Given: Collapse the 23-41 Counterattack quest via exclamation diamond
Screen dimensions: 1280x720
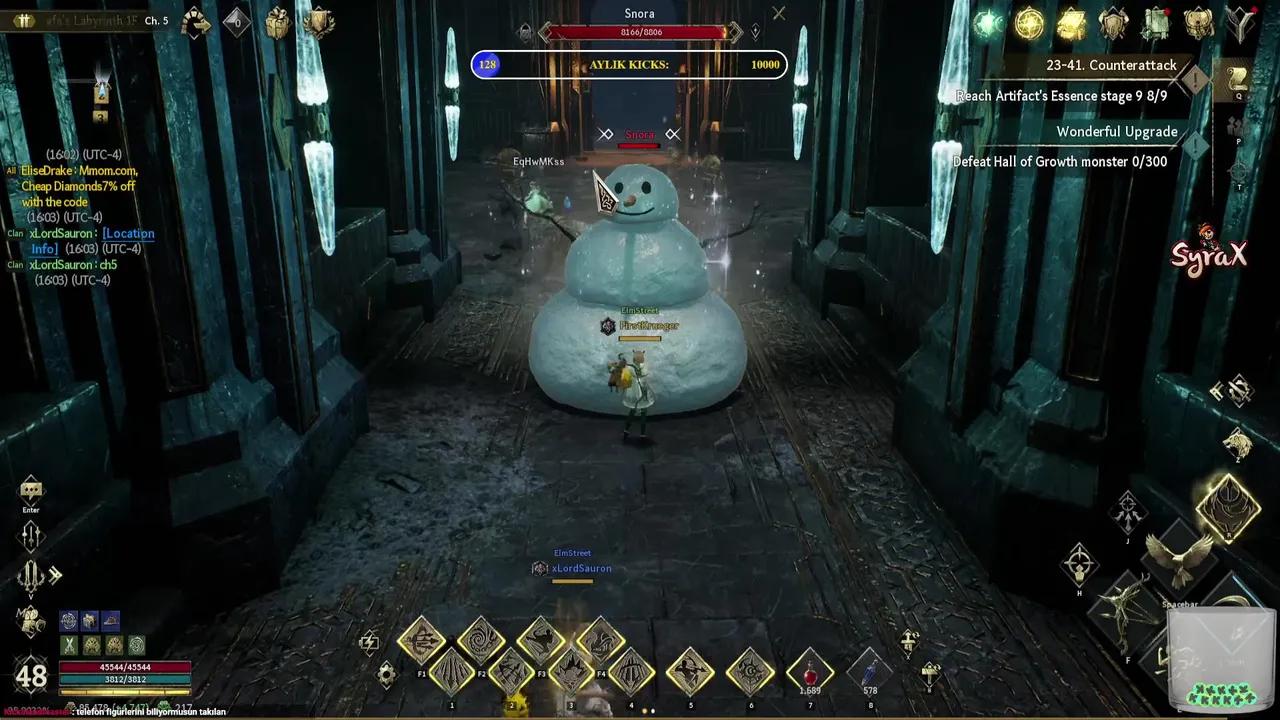Looking at the screenshot, I should [1195, 81].
